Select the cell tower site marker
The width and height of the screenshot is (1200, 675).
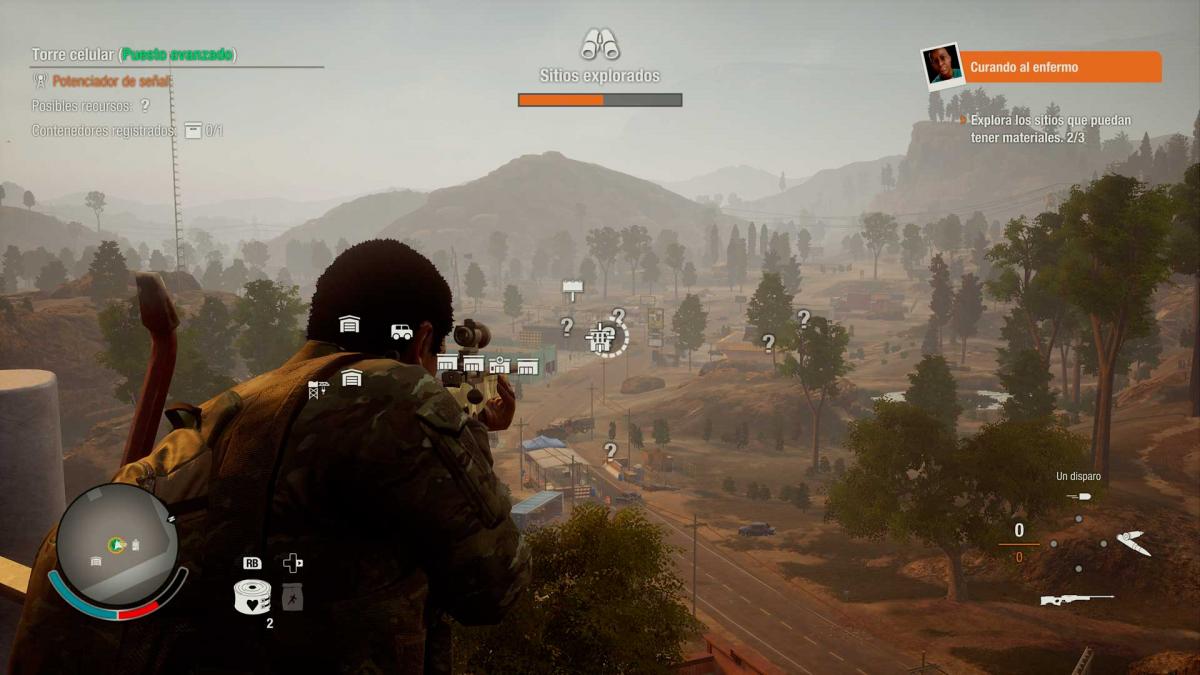pyautogui.click(x=318, y=389)
